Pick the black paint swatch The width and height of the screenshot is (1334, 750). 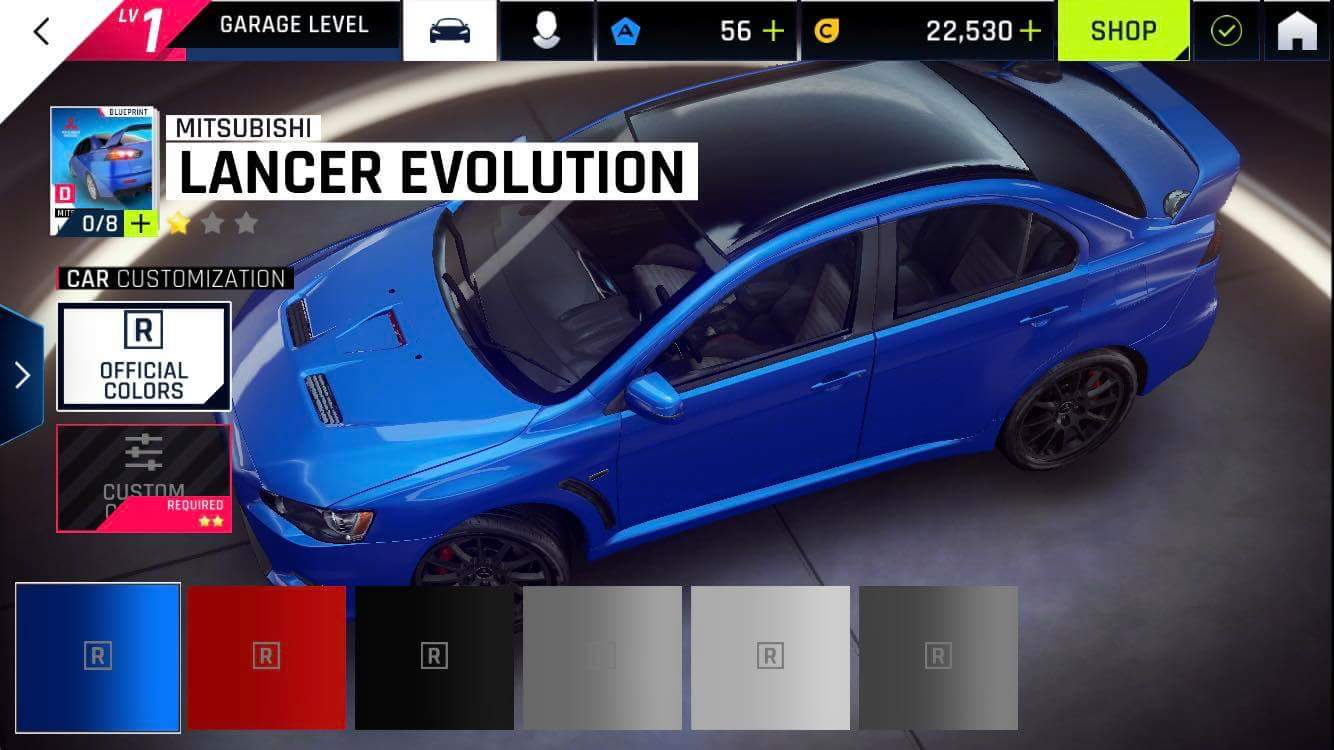(x=434, y=657)
